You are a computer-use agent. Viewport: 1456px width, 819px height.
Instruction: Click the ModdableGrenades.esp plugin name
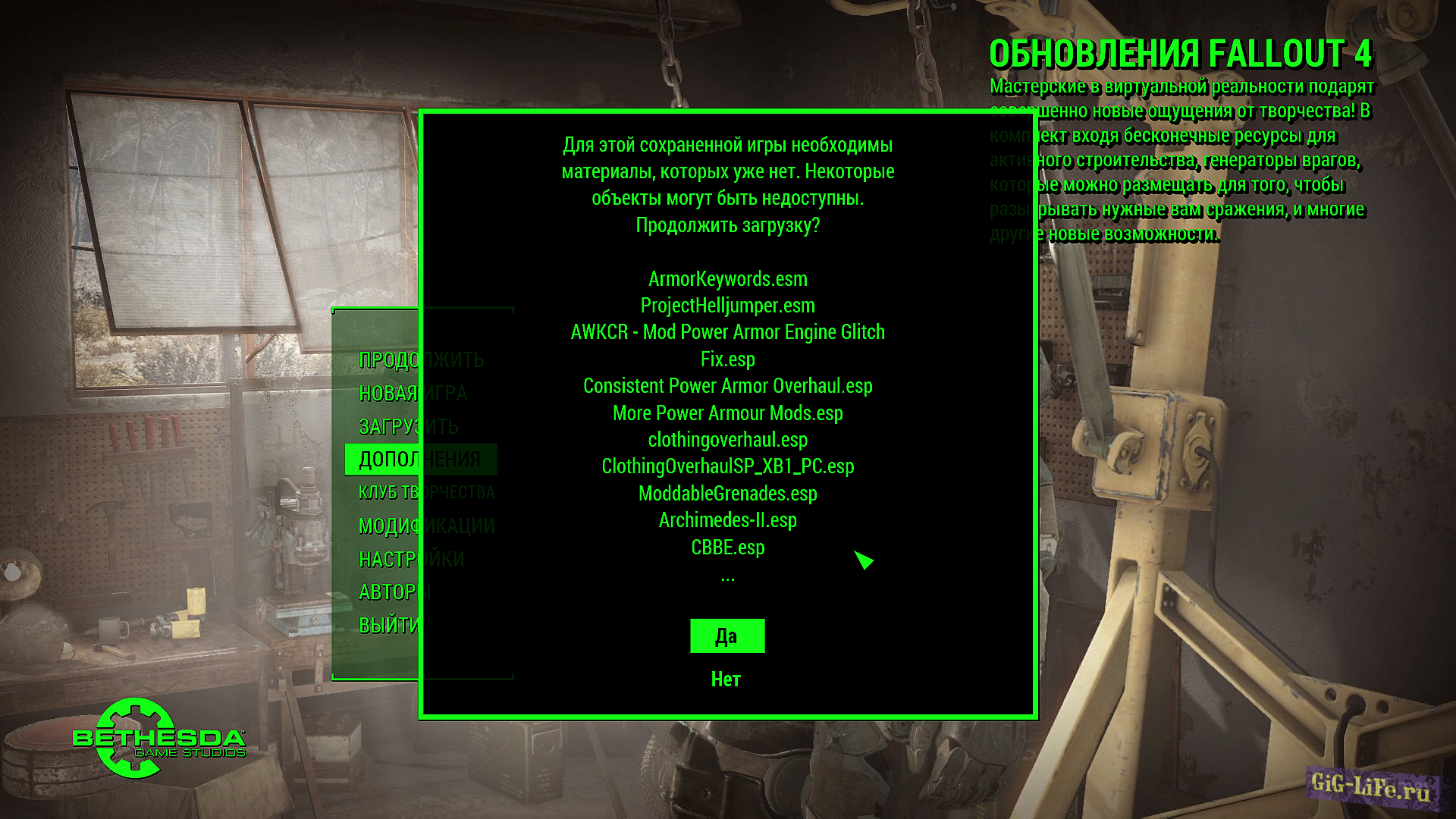tap(726, 494)
